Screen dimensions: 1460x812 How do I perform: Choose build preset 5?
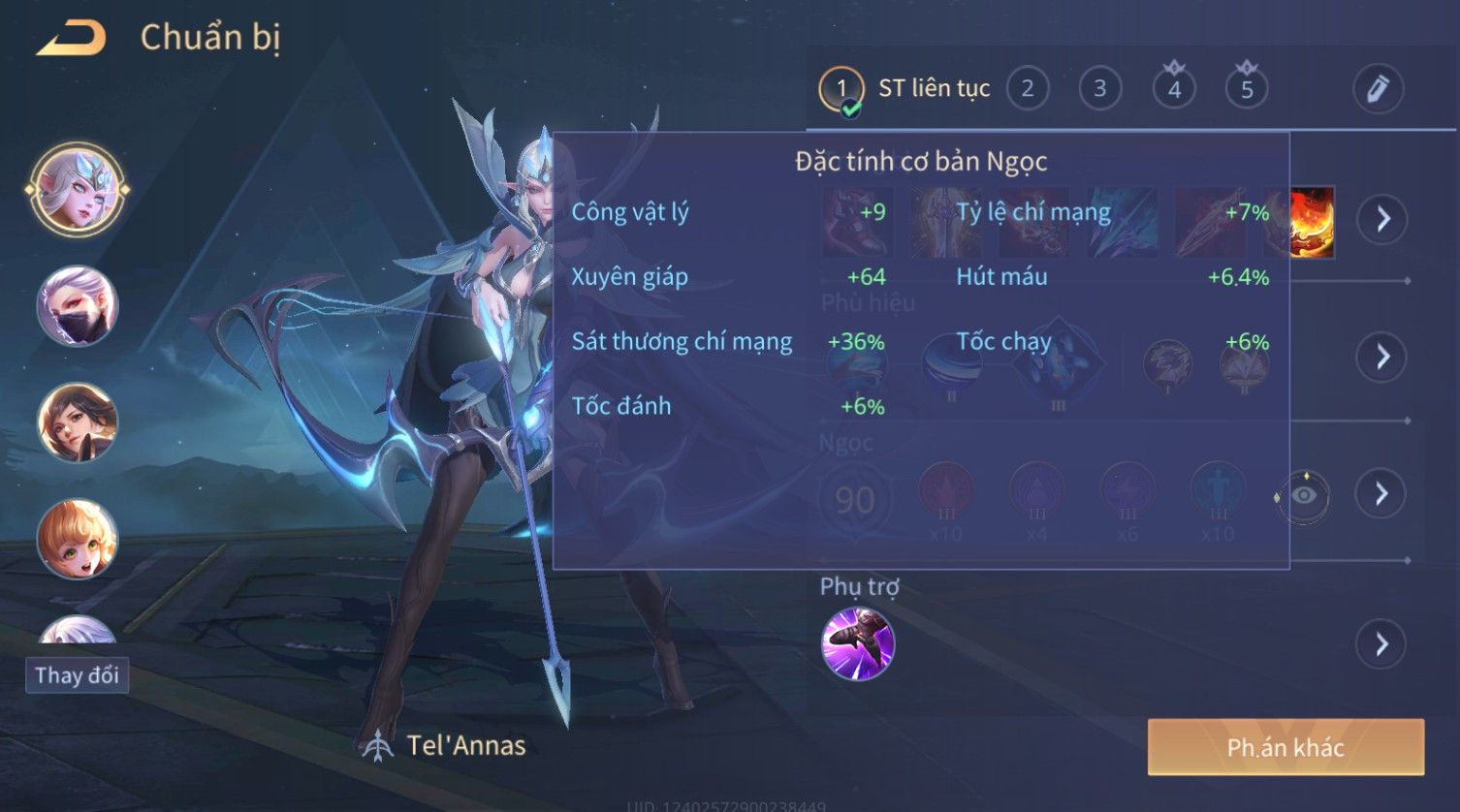click(x=1247, y=89)
